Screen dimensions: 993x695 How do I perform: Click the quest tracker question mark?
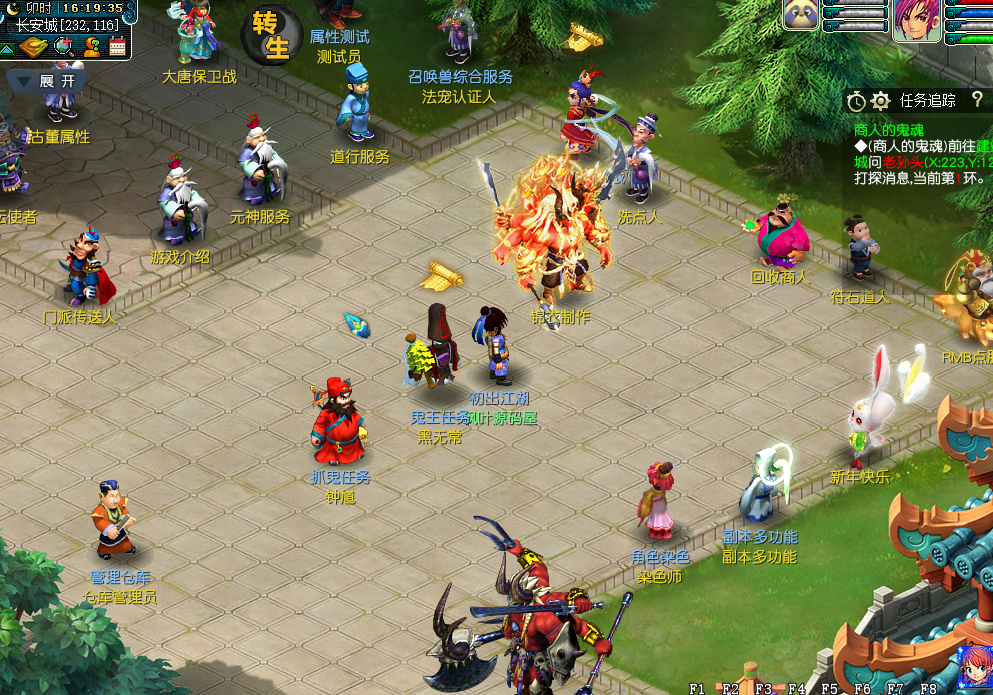pos(977,99)
